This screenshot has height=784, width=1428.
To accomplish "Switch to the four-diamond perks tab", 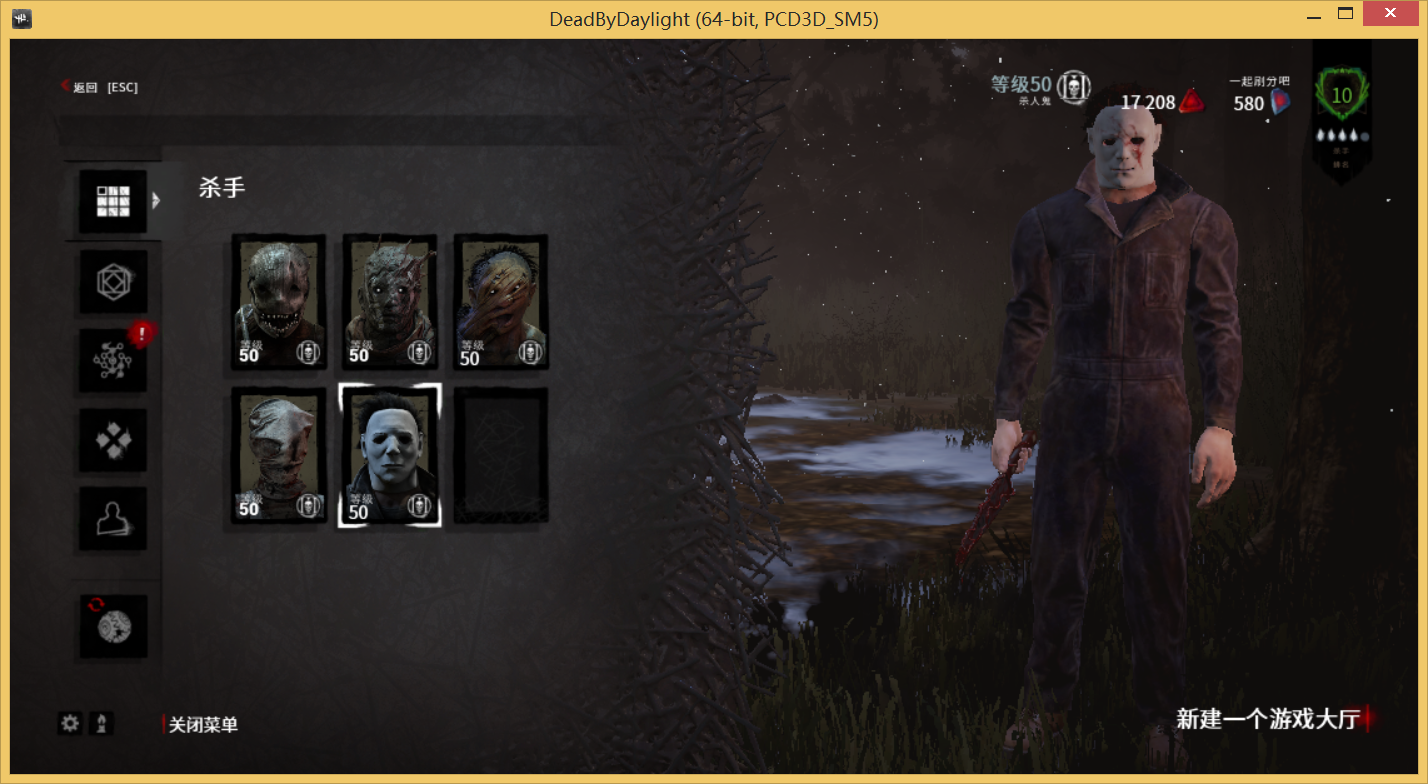I will click(x=113, y=440).
